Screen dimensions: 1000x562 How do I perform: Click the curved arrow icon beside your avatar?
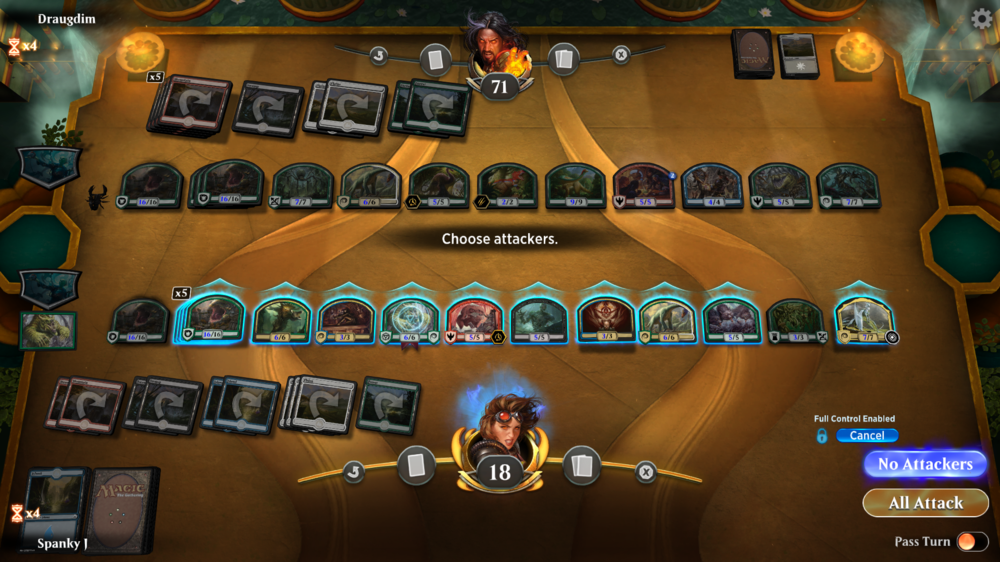point(353,472)
